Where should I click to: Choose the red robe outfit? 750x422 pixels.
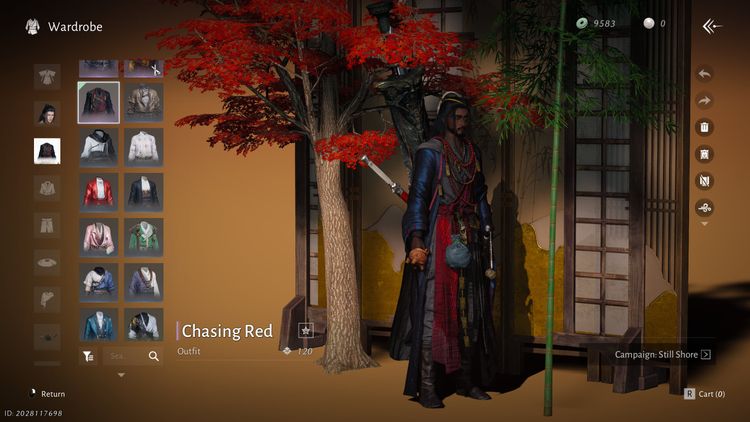(x=99, y=191)
